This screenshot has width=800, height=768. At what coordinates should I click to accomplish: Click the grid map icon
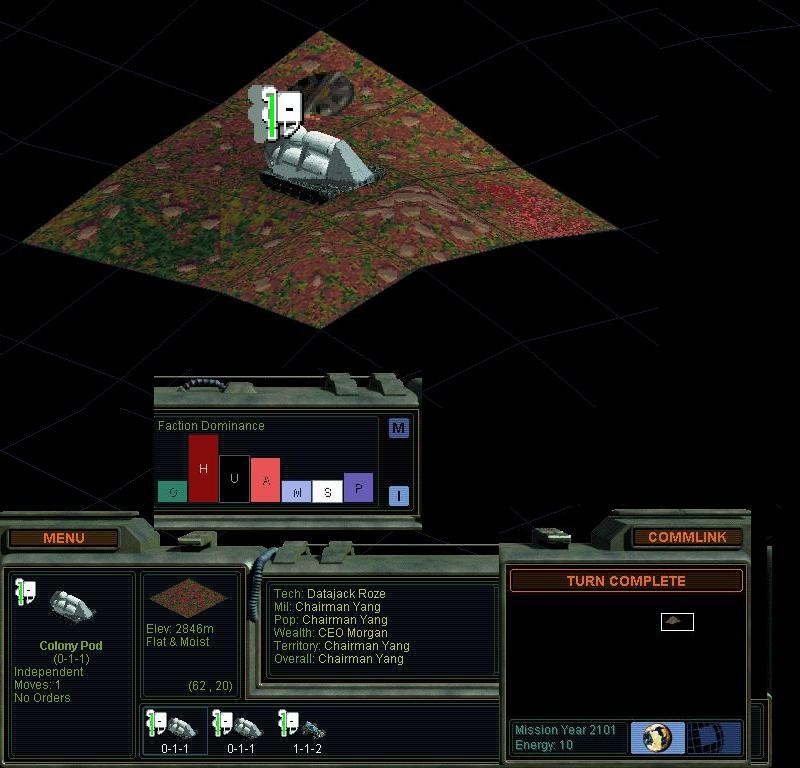coord(714,739)
